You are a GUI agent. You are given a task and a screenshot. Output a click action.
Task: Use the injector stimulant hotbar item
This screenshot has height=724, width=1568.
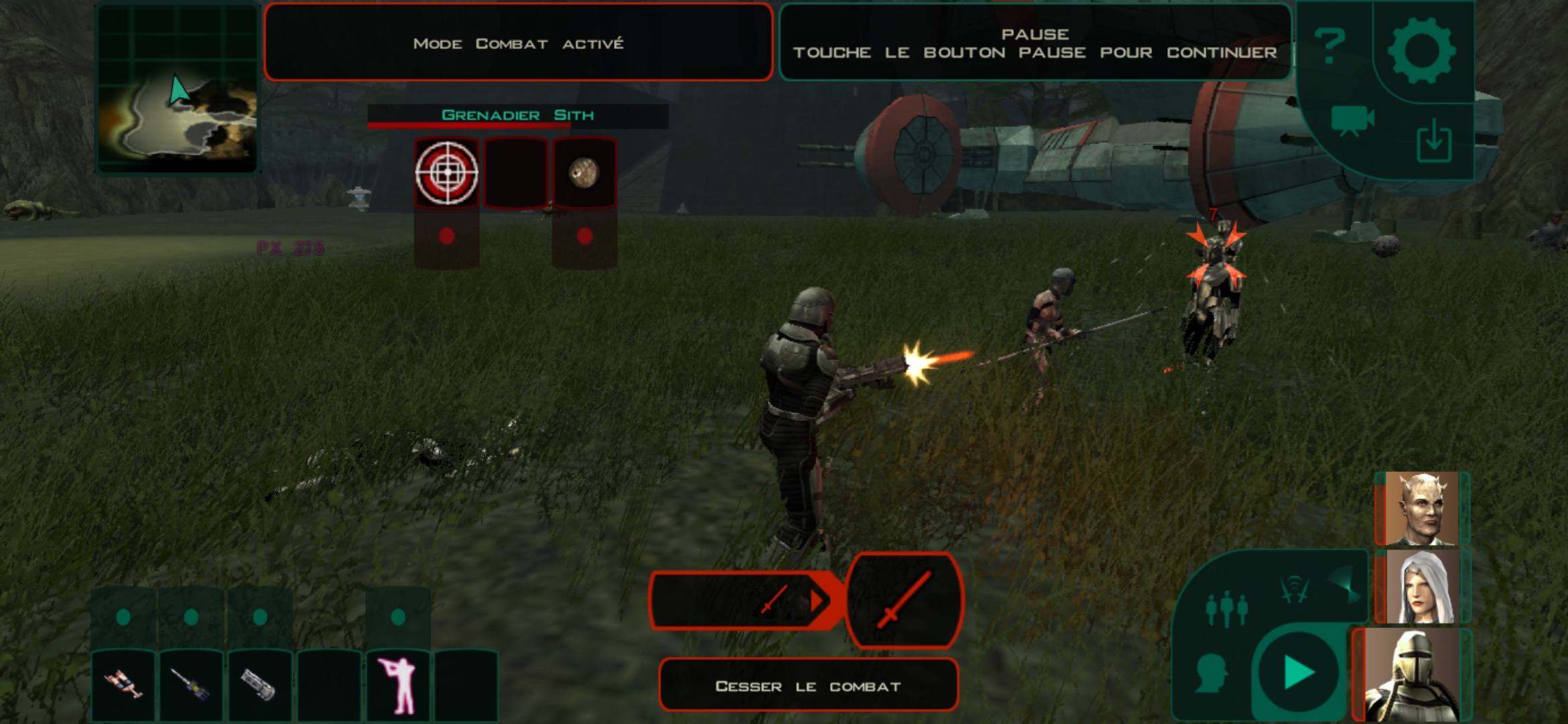[192, 685]
